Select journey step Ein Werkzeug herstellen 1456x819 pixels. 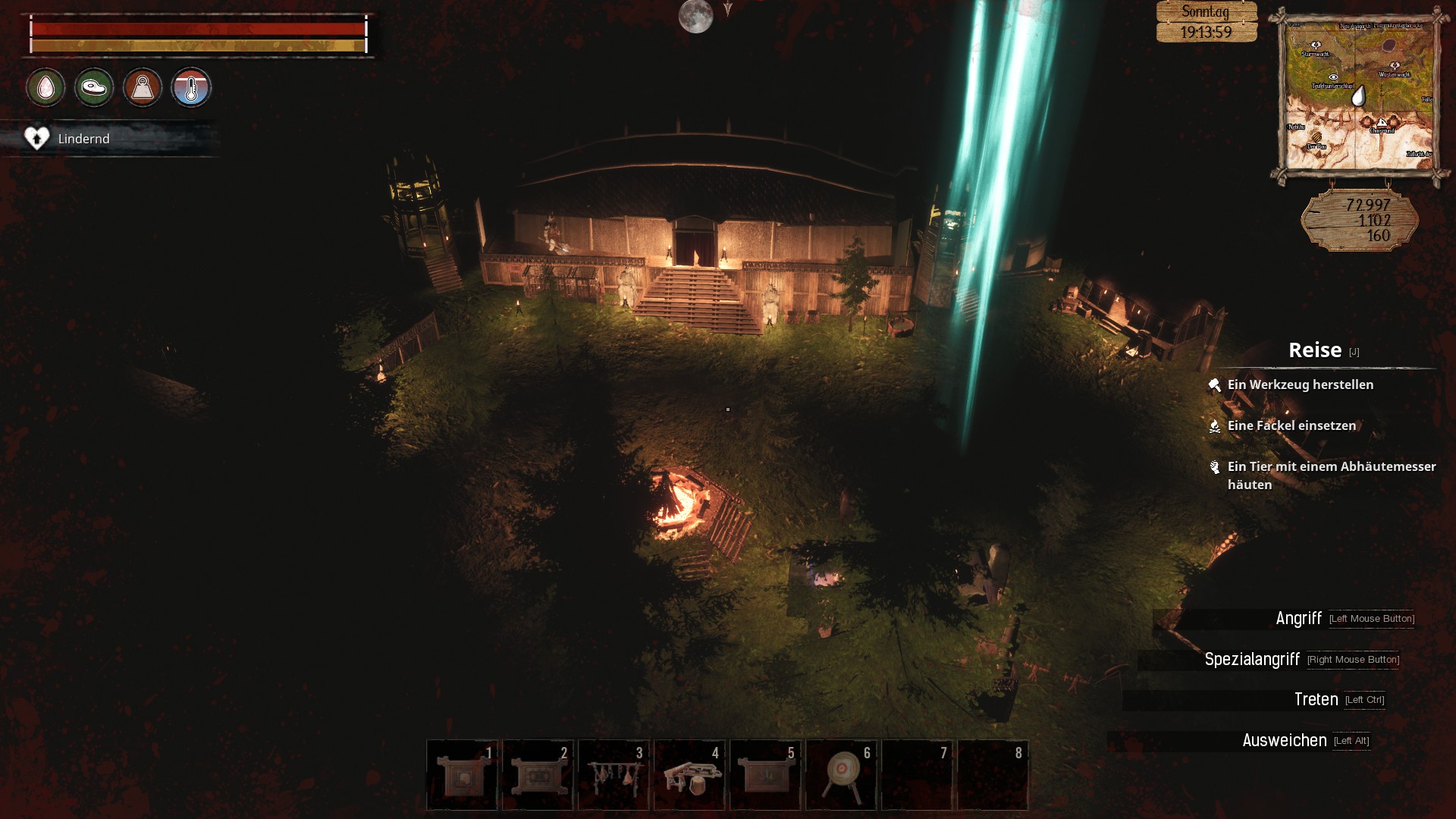(x=1300, y=384)
